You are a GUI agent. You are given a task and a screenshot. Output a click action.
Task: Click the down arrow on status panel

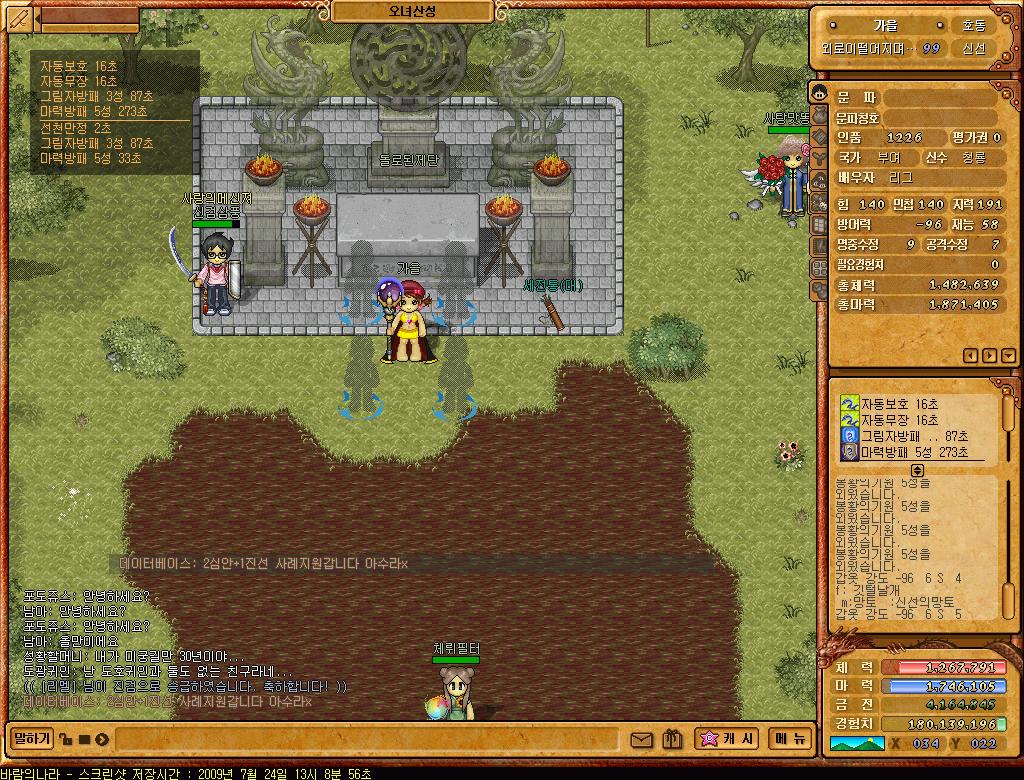(1007, 355)
